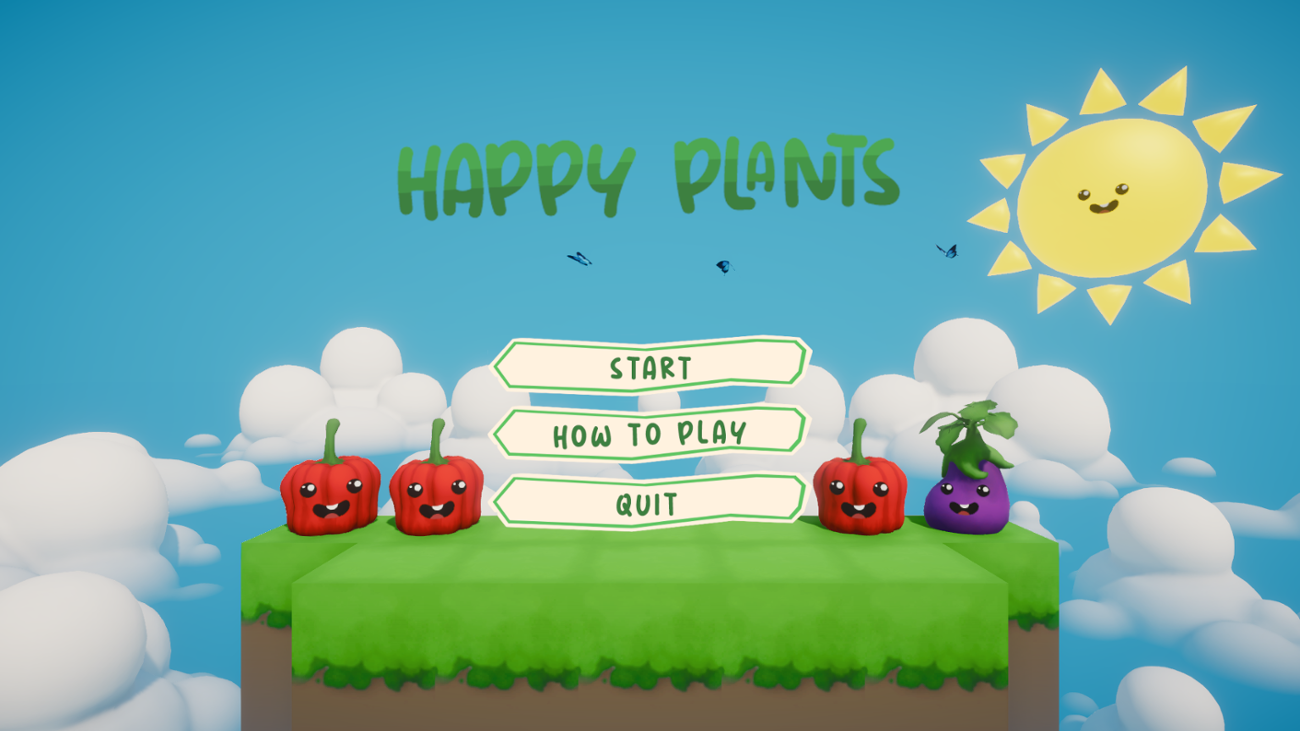Select the purple eggplant character

[968, 502]
